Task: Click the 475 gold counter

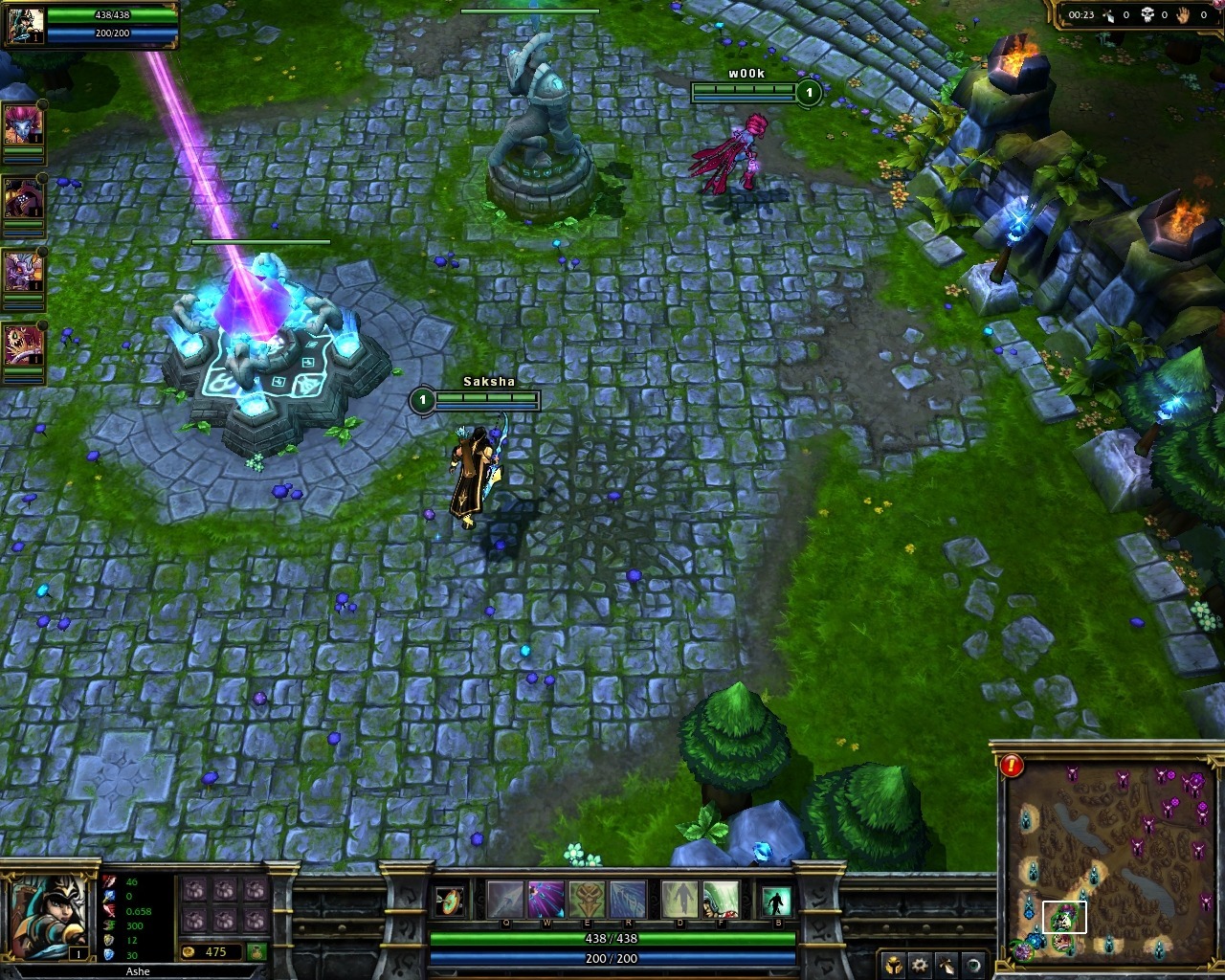Action: coord(214,952)
